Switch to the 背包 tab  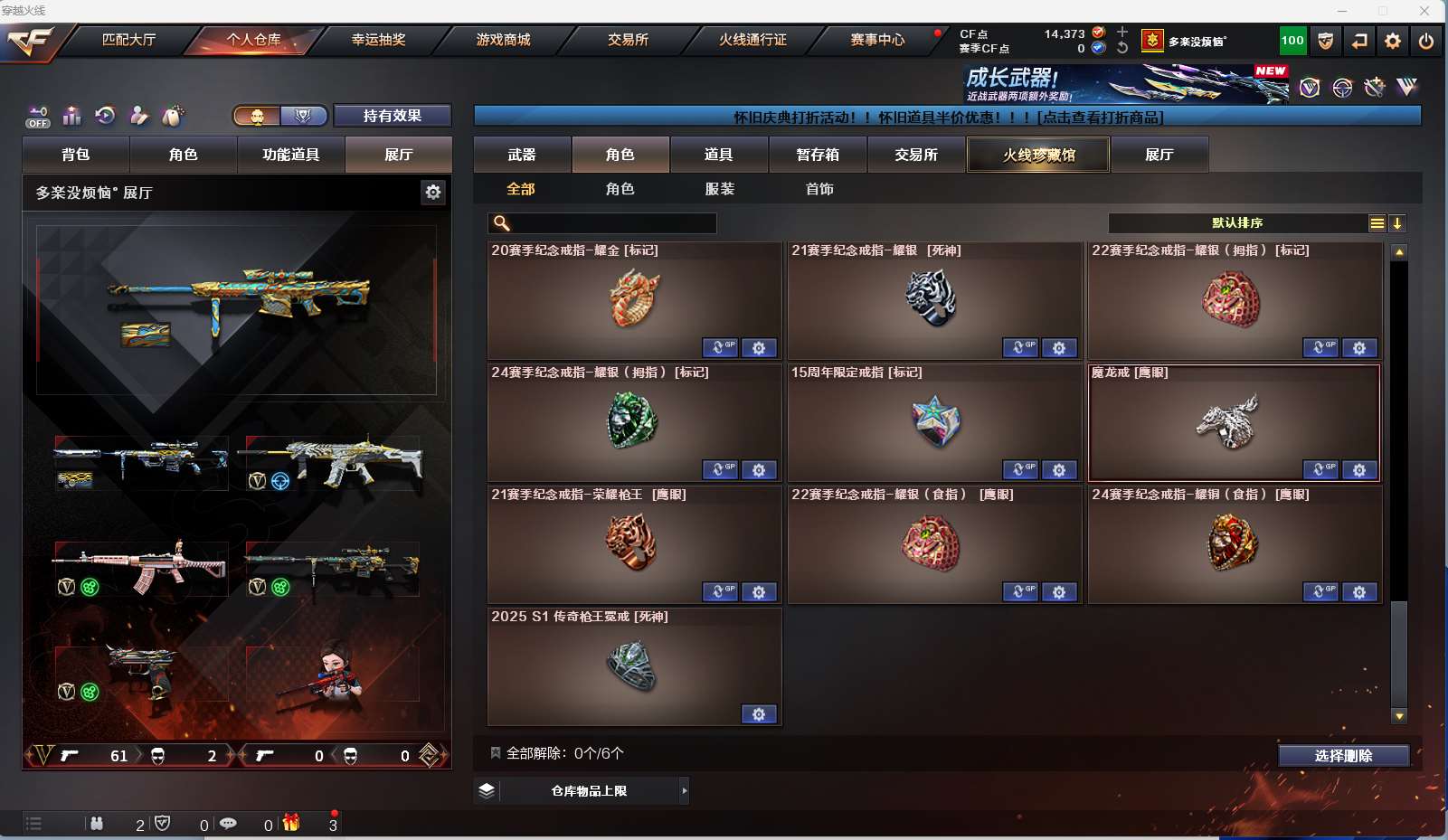(76, 155)
